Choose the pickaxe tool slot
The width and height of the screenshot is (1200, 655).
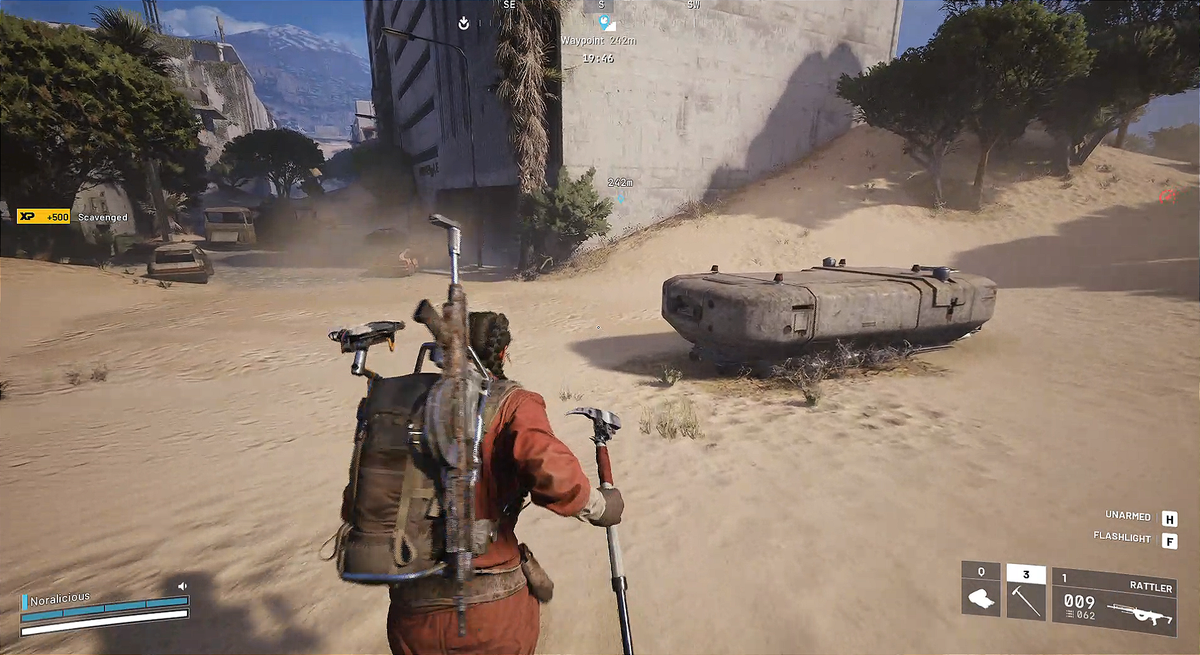coord(1026,599)
